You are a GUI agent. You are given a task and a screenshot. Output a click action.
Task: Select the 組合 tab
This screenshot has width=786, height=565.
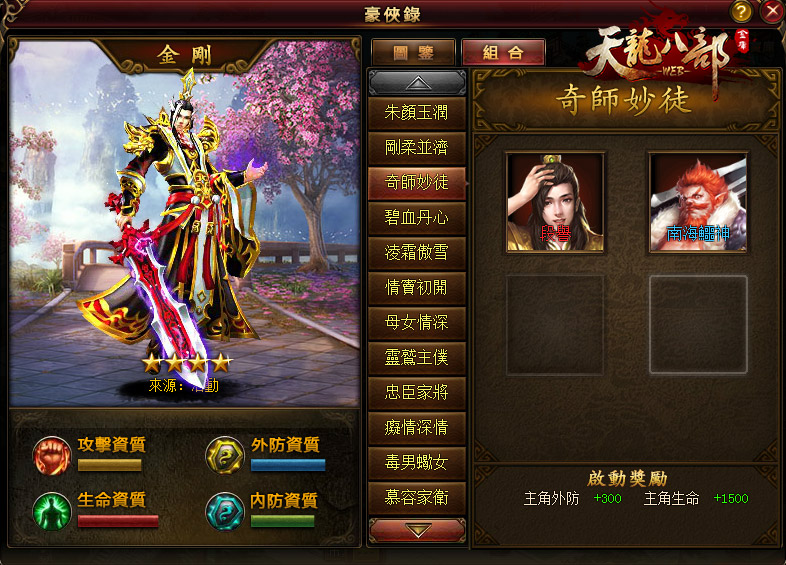pyautogui.click(x=503, y=53)
